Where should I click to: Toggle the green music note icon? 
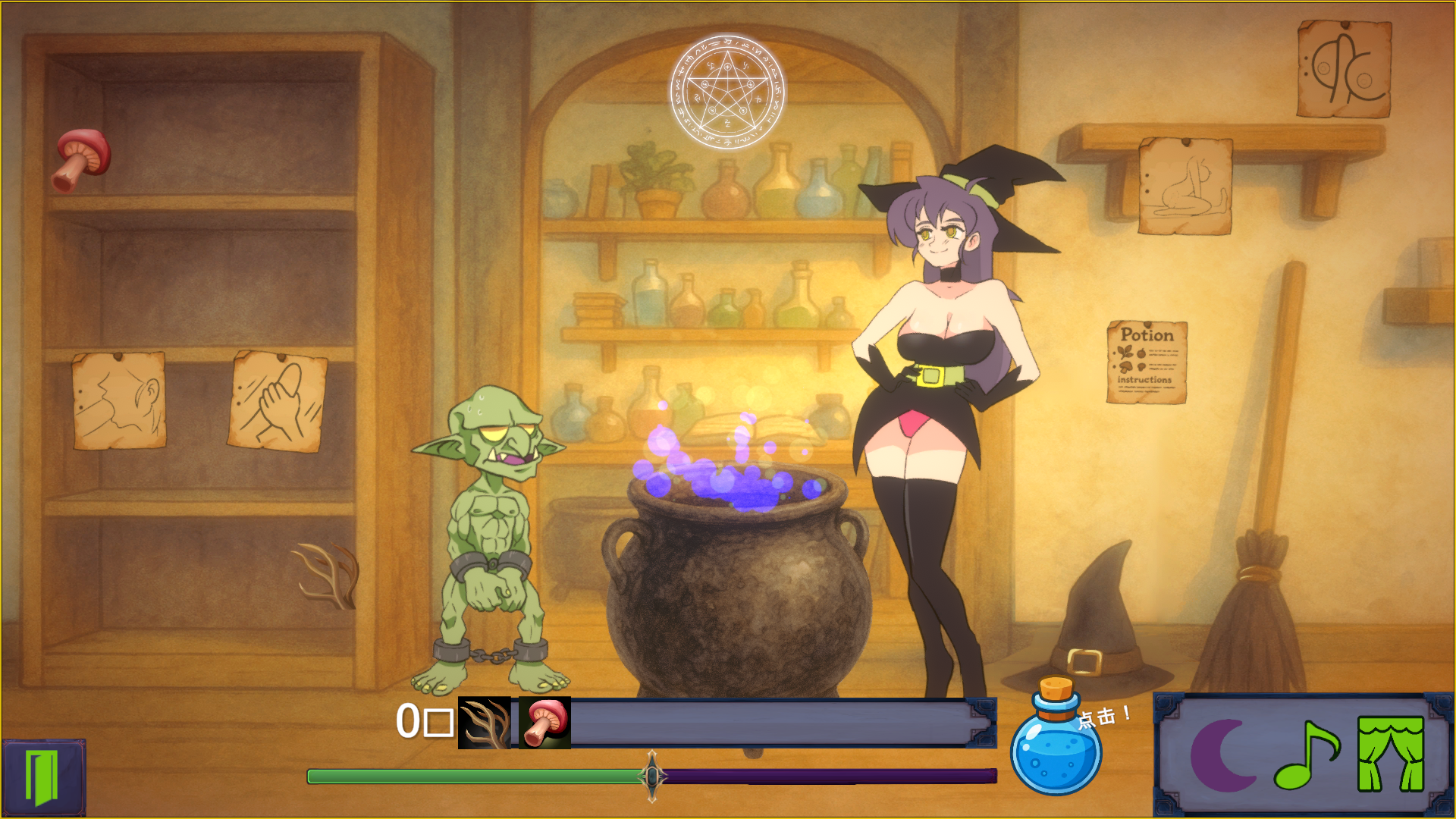(1306, 755)
